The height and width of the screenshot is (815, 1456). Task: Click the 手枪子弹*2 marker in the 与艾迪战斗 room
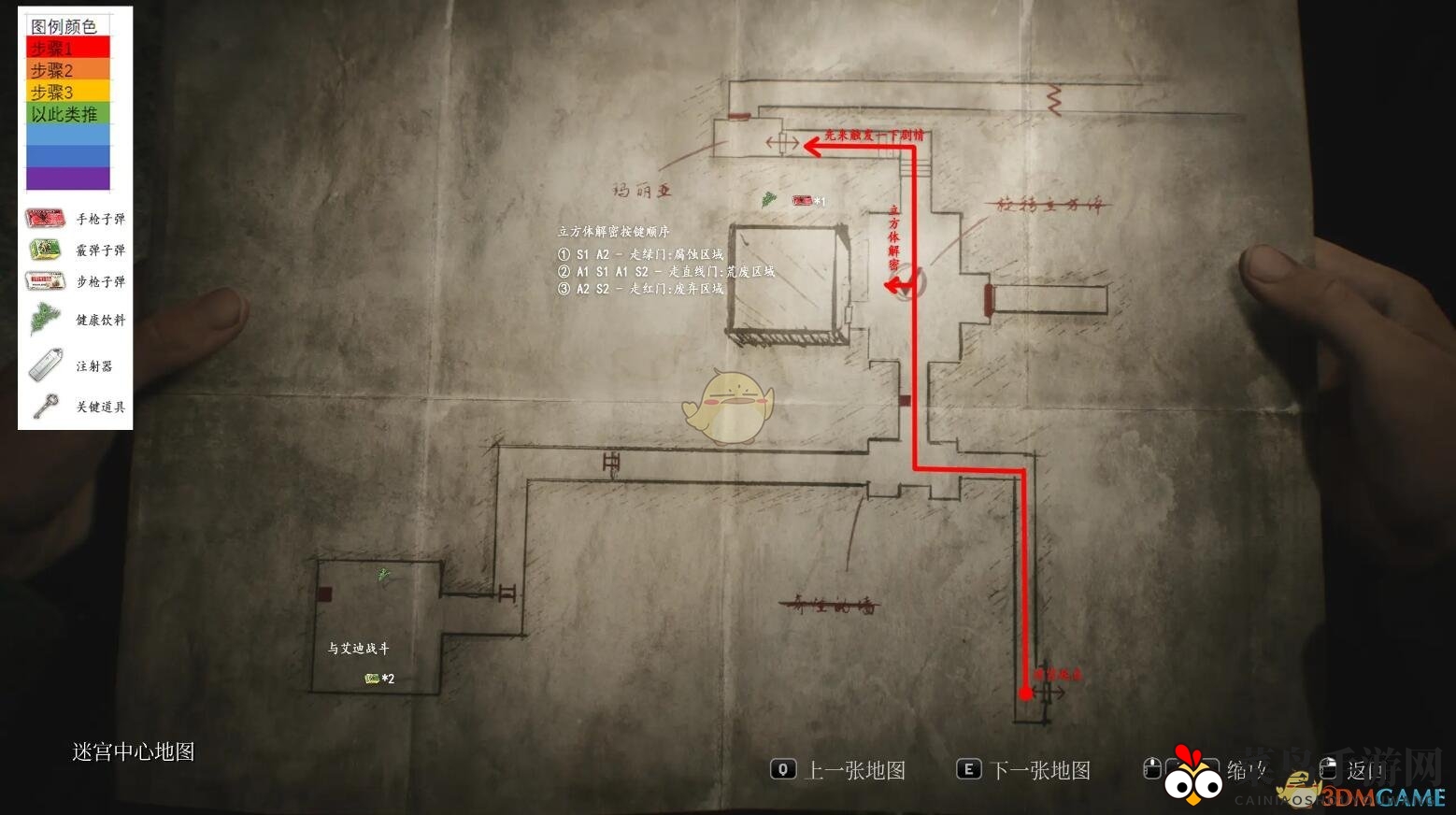(369, 679)
